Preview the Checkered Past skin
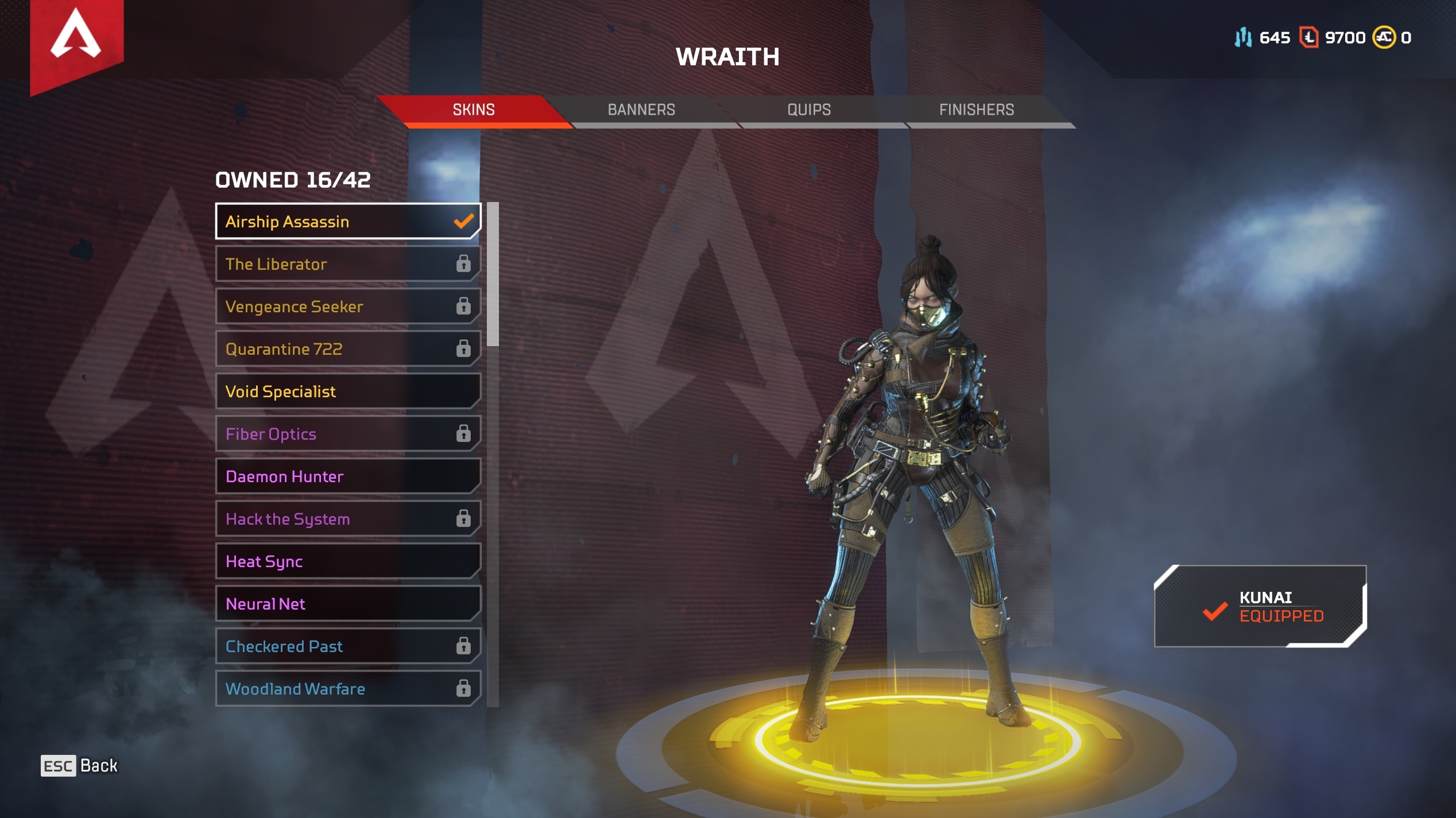Viewport: 1456px width, 818px height. click(x=347, y=646)
